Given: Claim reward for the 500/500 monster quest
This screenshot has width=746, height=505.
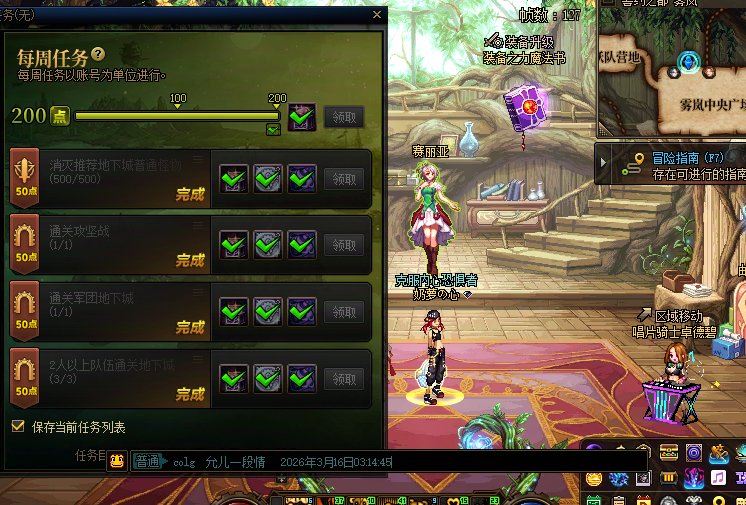Looking at the screenshot, I should click(x=344, y=180).
